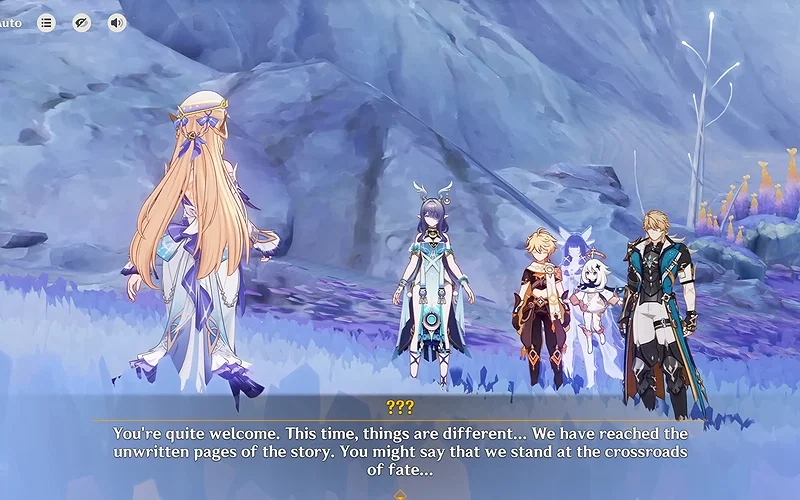Open the dialogue history log
Screen dimensions: 800x500
tap(47, 22)
